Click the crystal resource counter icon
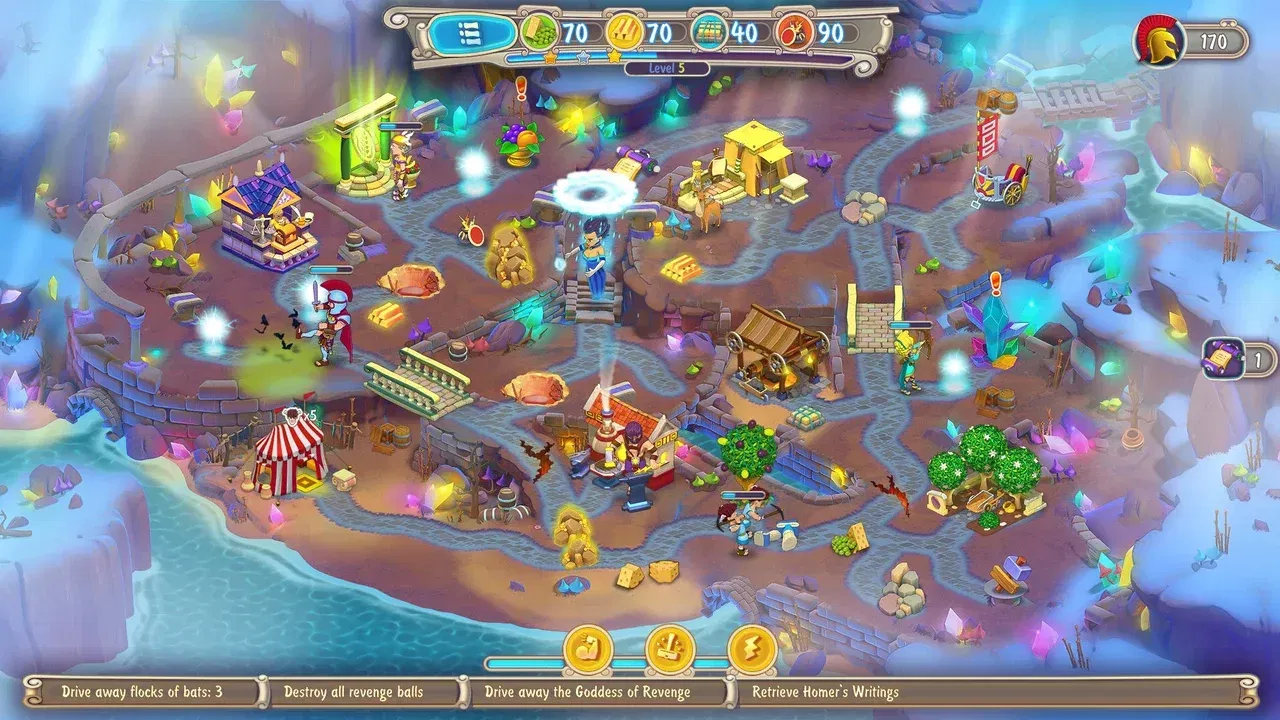Viewport: 1280px width, 720px height. (x=708, y=31)
